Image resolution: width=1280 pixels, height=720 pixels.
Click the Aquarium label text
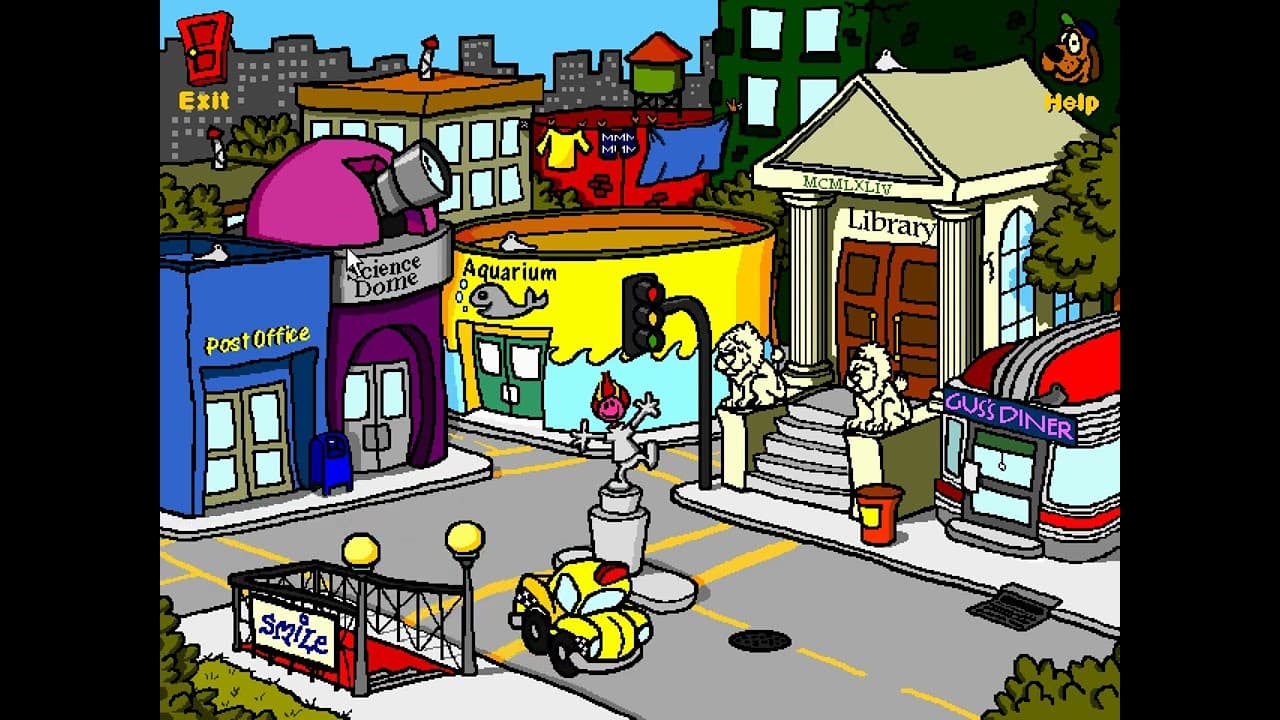510,268
